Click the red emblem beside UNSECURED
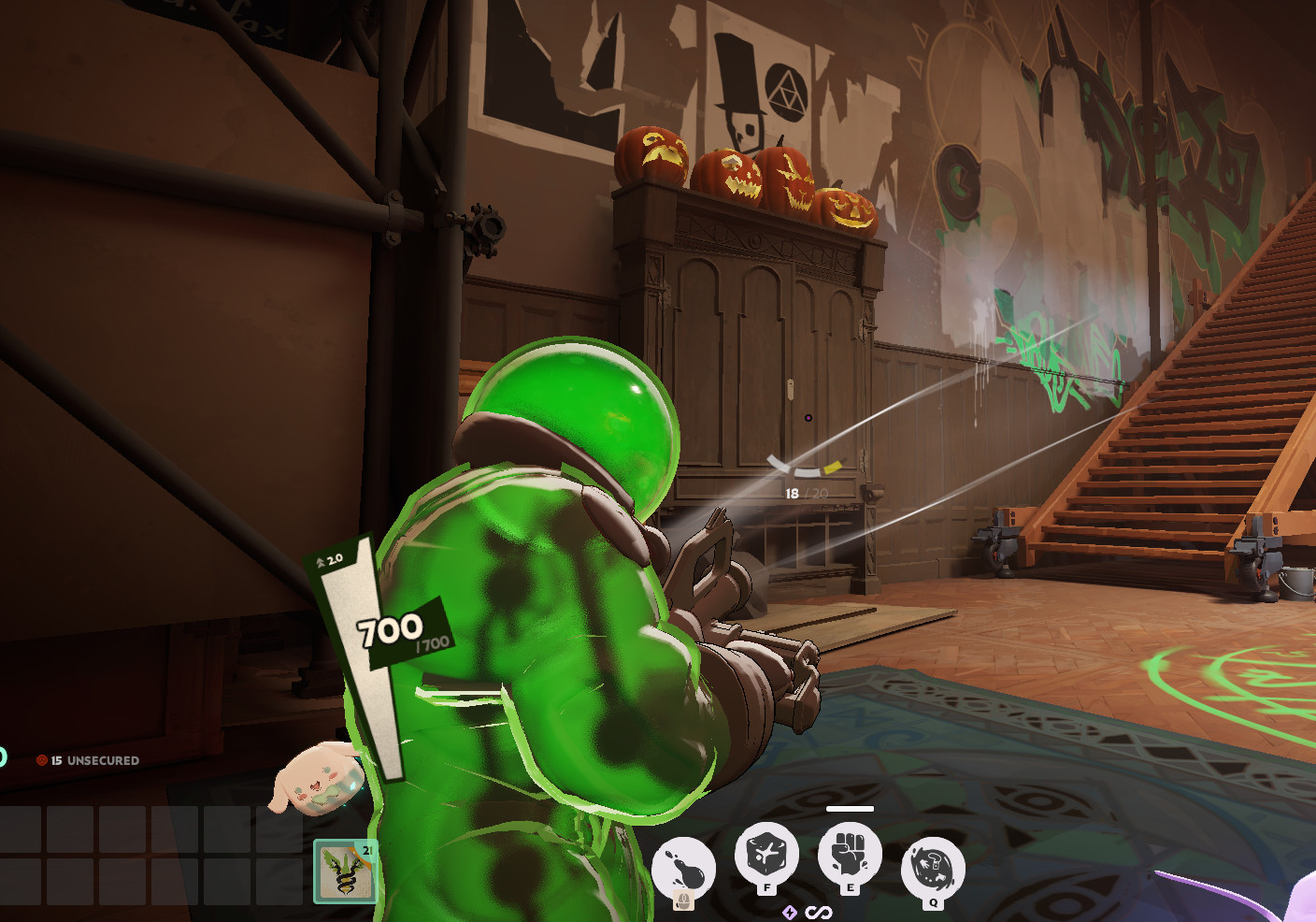Screen dimensions: 1316x922 [x=41, y=760]
